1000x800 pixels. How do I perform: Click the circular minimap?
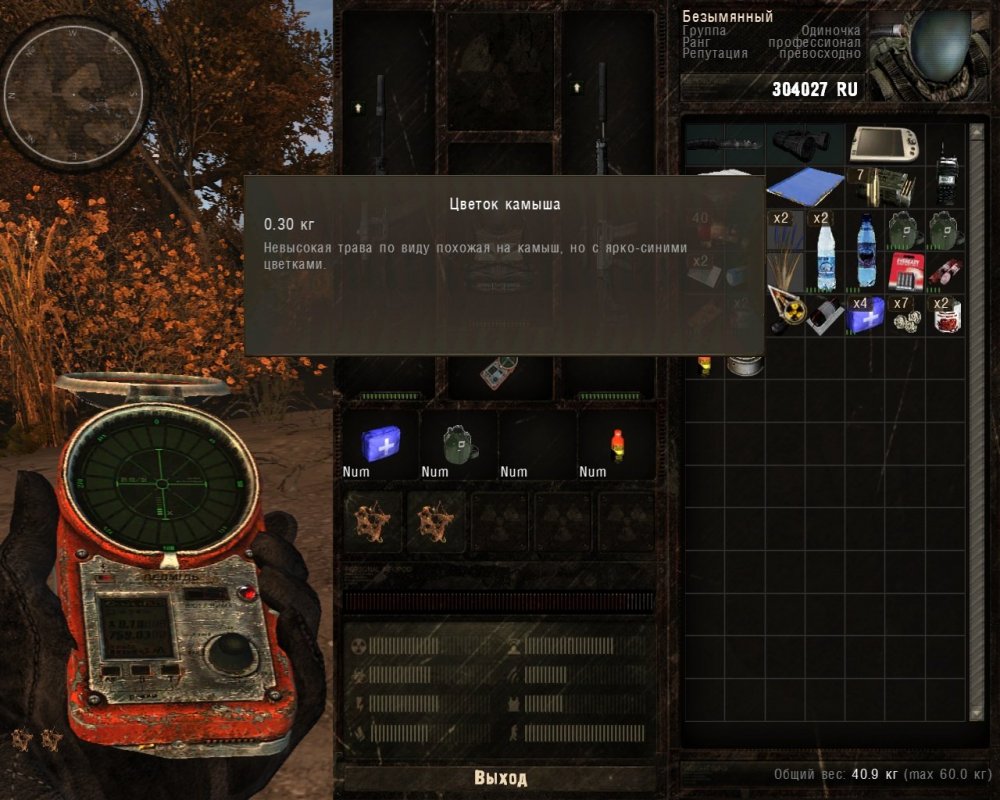point(74,92)
